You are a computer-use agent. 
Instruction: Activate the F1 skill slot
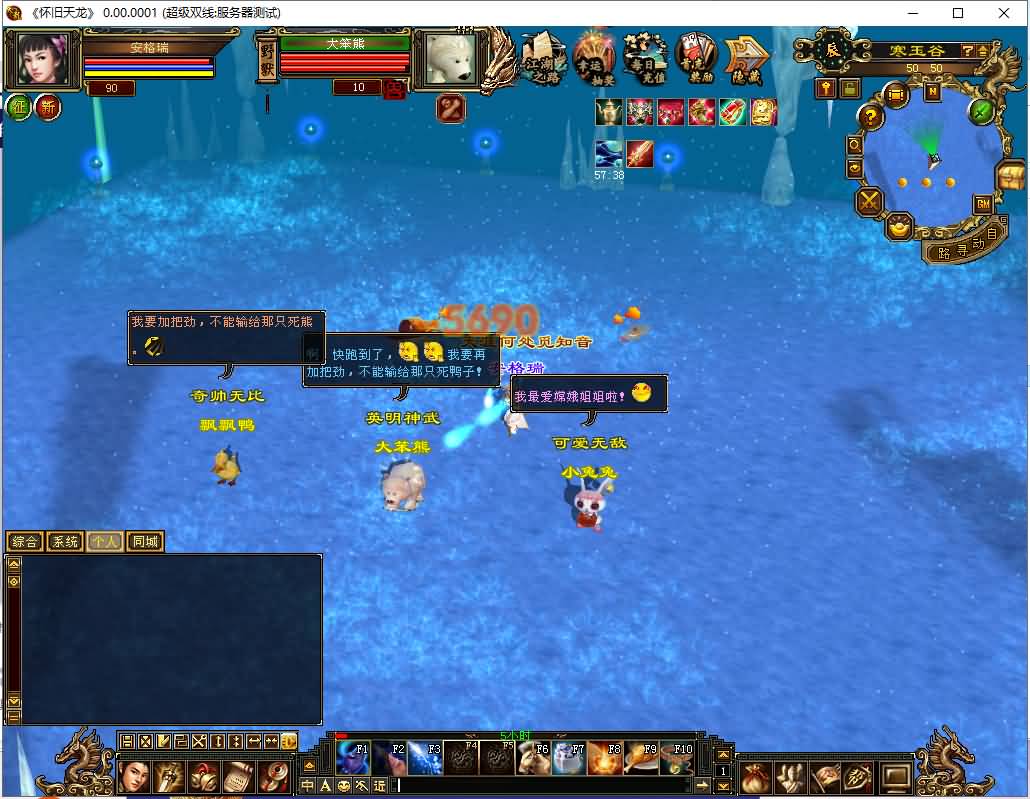pos(352,758)
